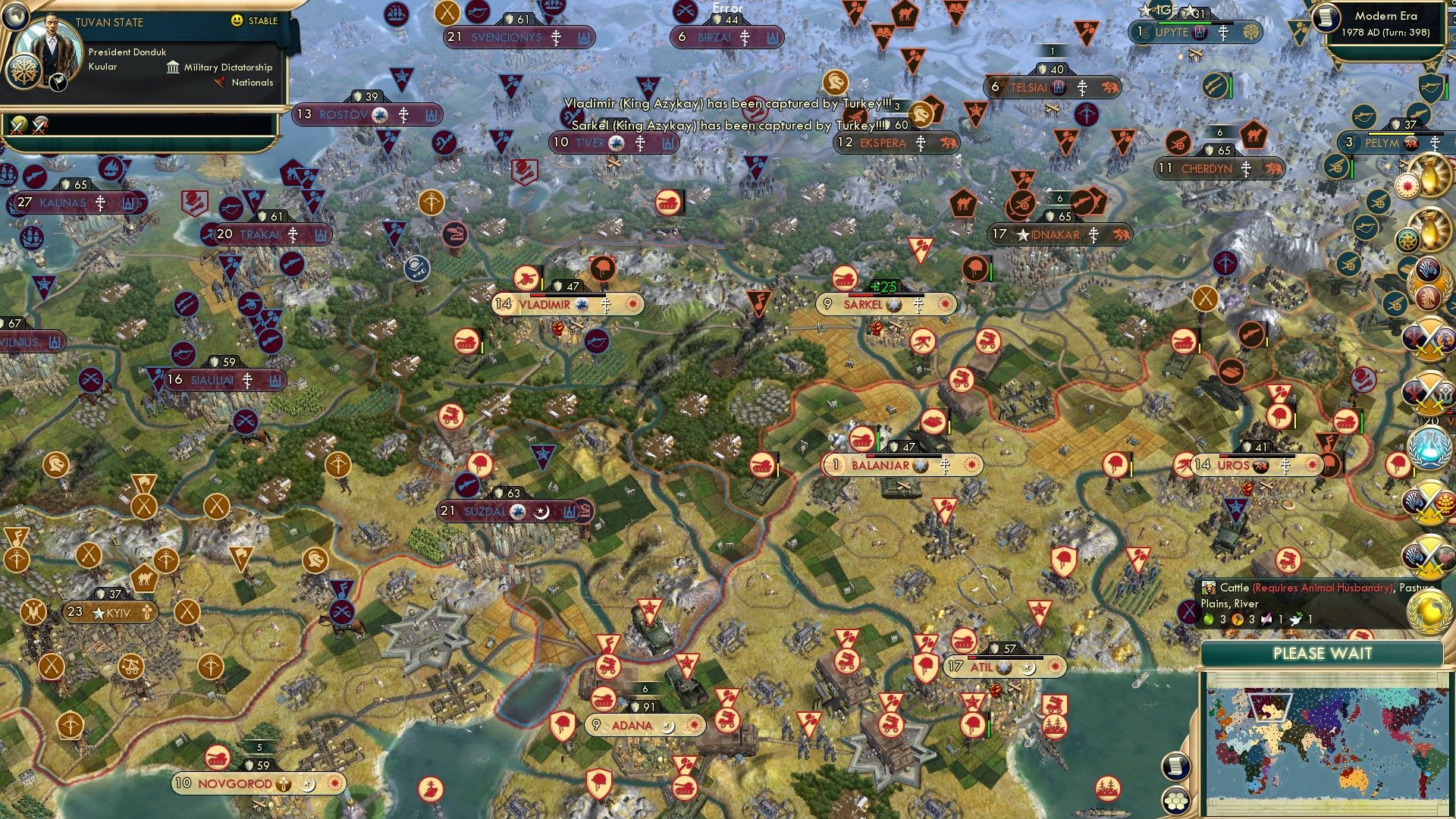Toggle the hex grid honeycomb icon near minimap
The height and width of the screenshot is (819, 1456).
[x=1176, y=801]
